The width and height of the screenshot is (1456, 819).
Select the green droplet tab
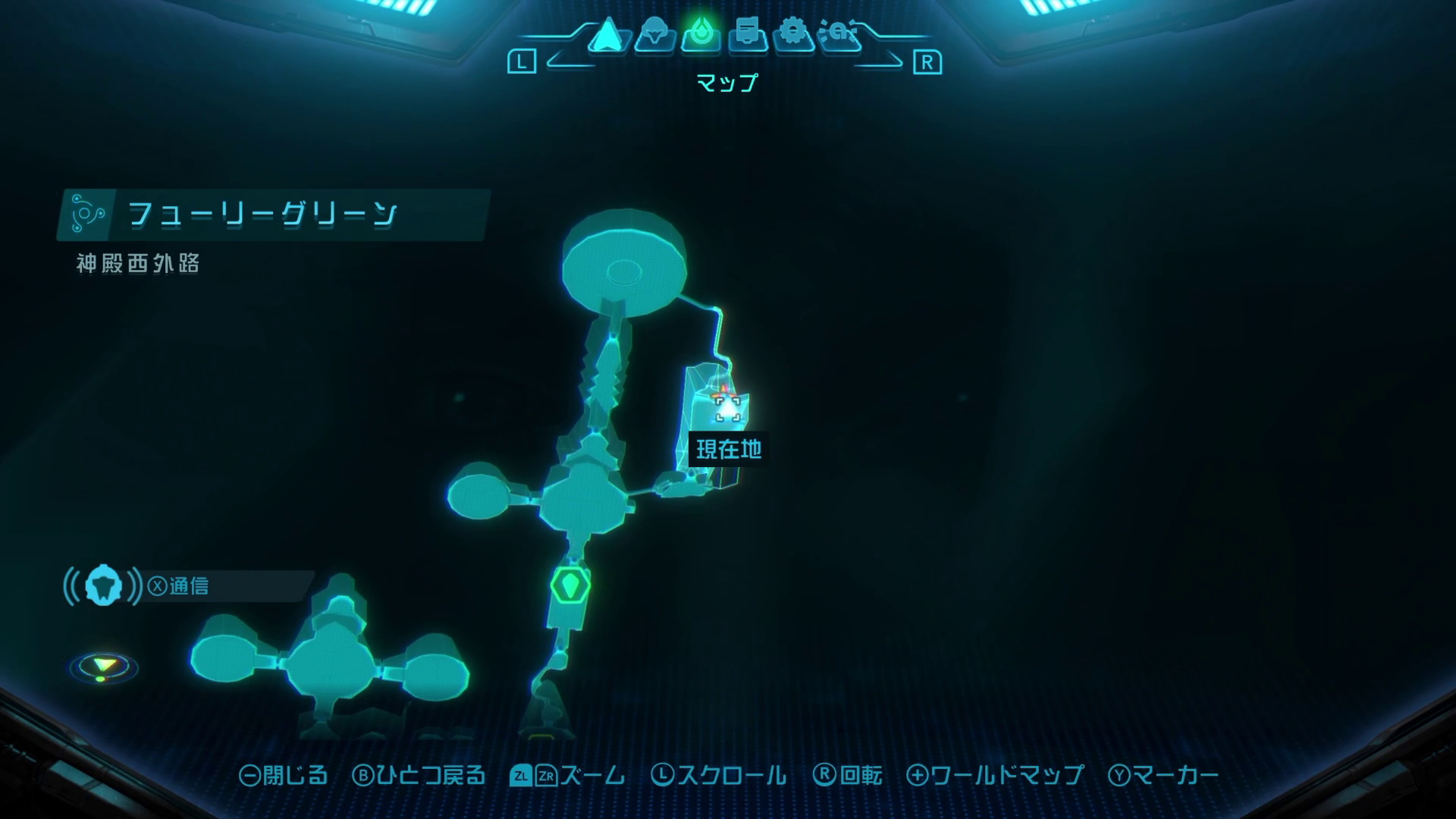point(700,35)
